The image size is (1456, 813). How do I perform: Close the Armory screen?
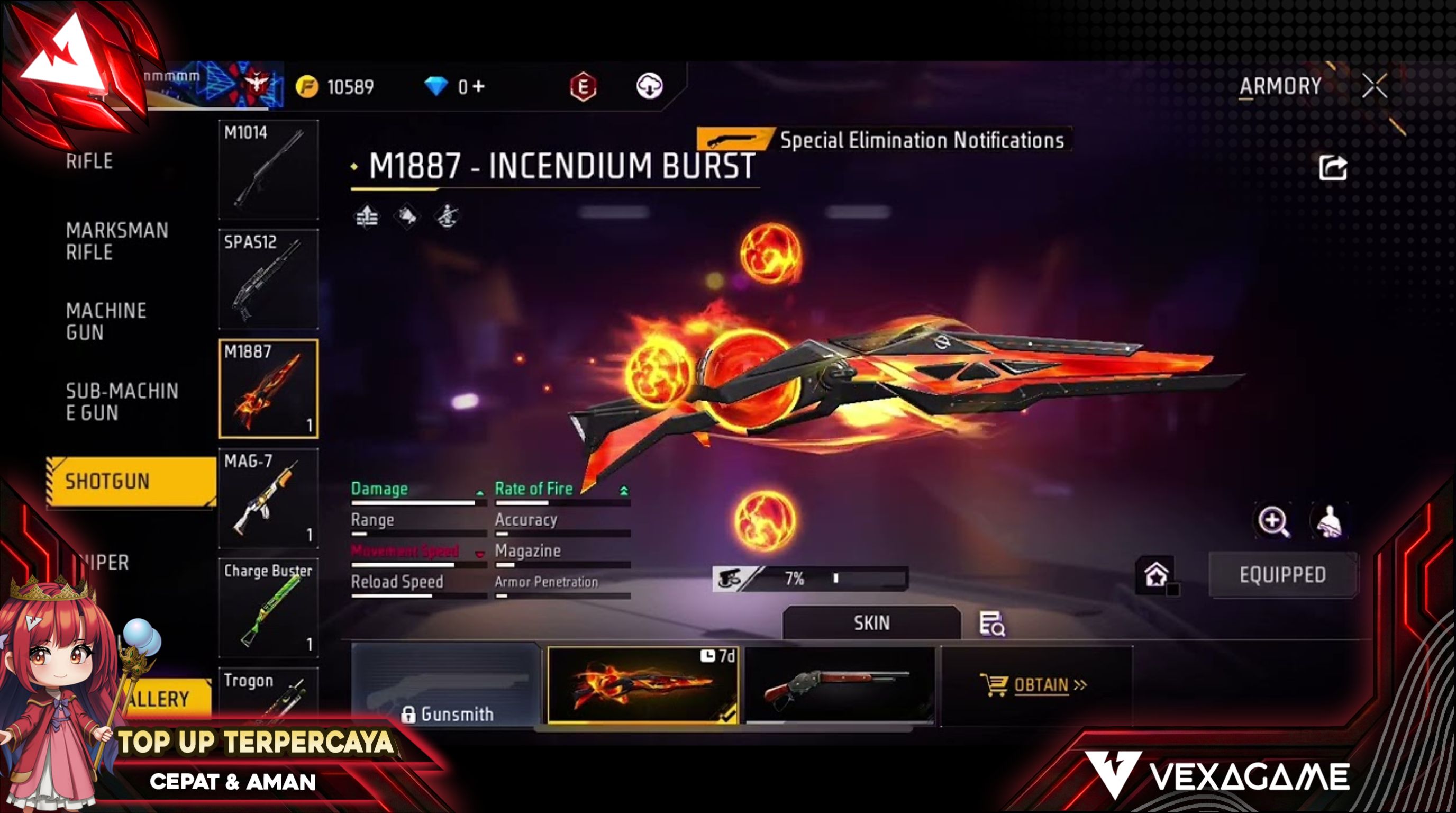tap(1374, 86)
